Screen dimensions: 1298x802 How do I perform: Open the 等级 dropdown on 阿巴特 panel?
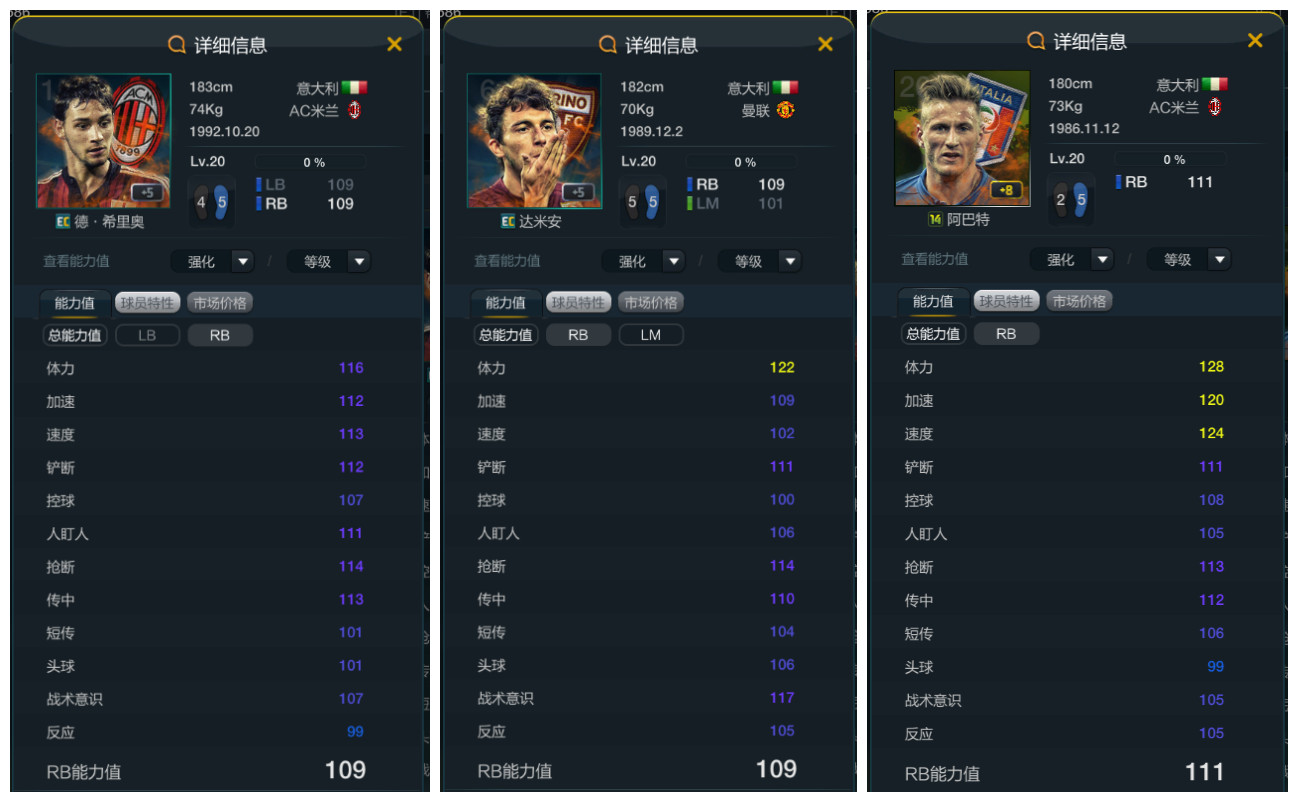(1188, 259)
